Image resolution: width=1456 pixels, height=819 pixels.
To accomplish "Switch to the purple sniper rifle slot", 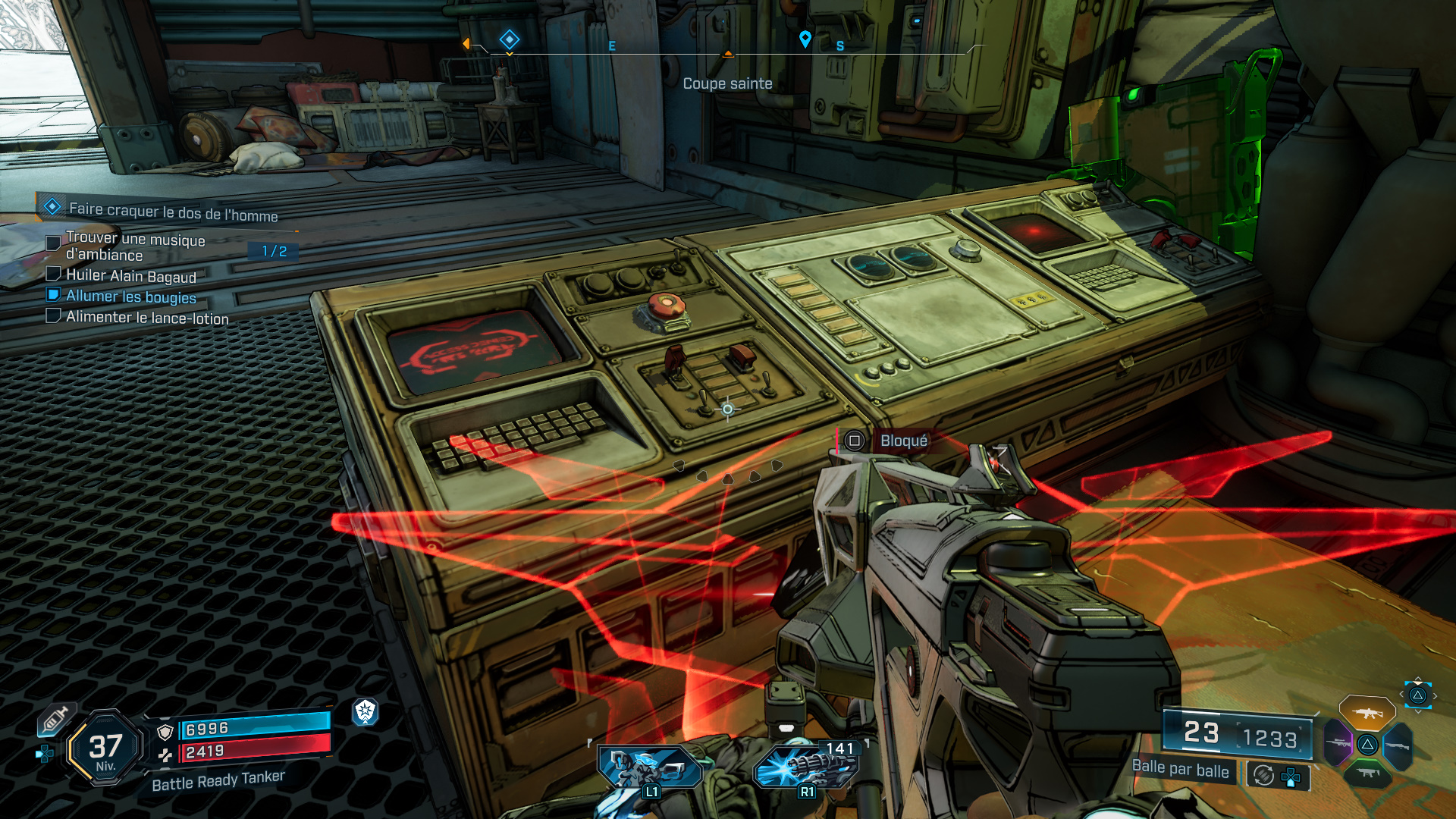I will point(1338,743).
